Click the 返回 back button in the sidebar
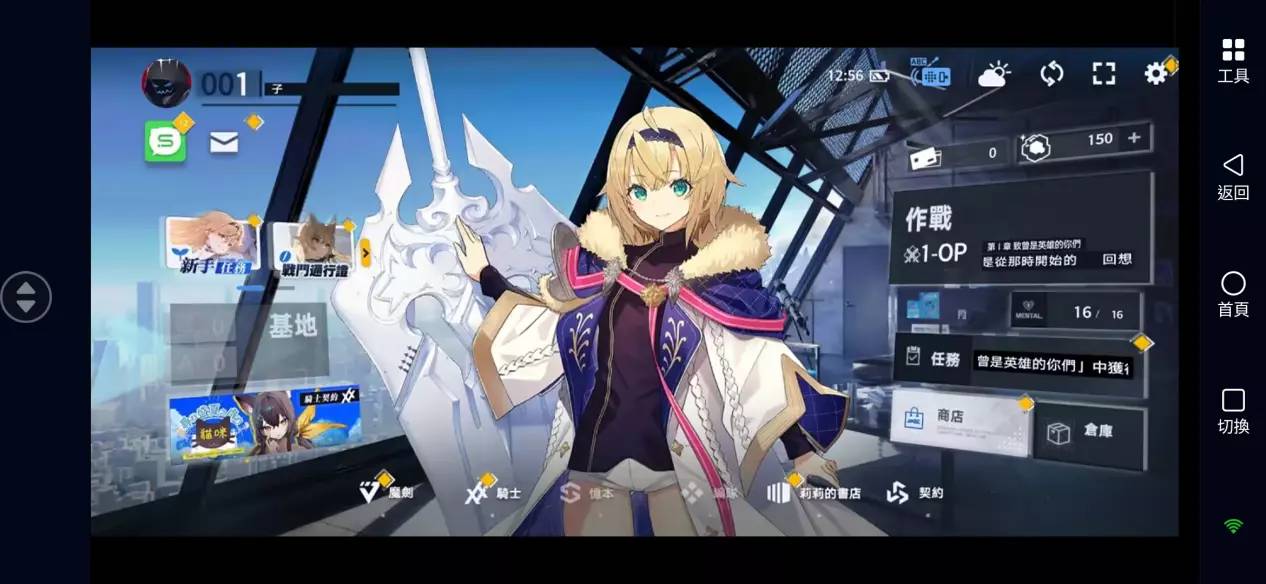 [1233, 176]
